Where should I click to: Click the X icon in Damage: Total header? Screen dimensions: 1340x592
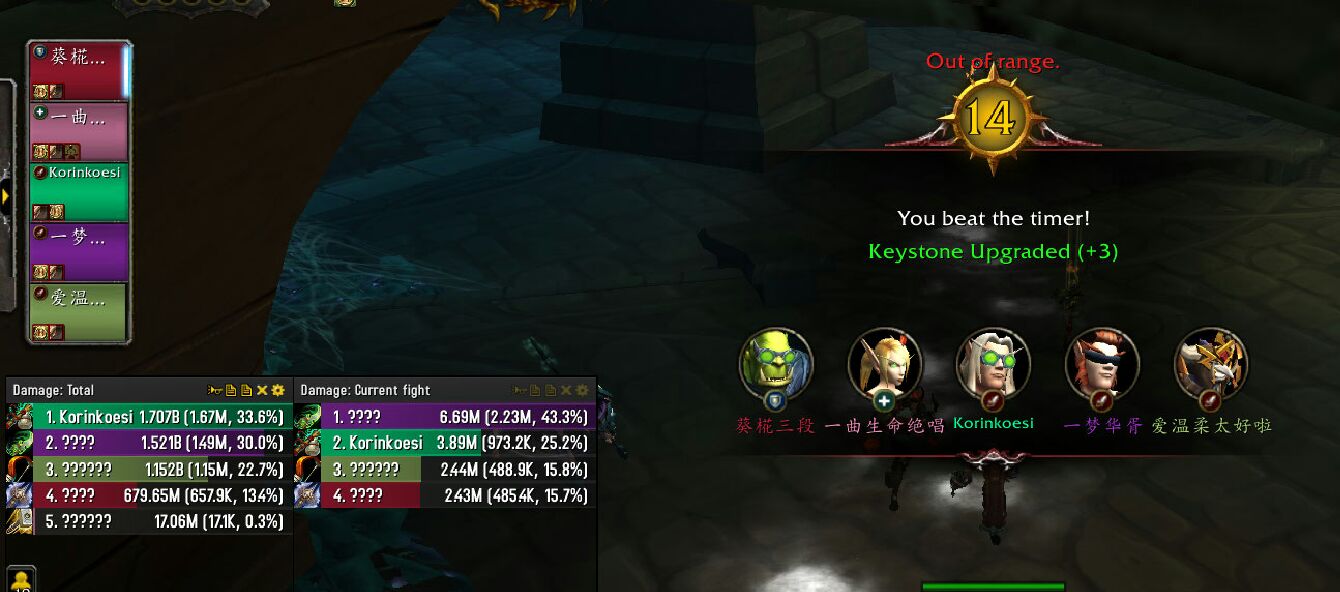[x=262, y=390]
